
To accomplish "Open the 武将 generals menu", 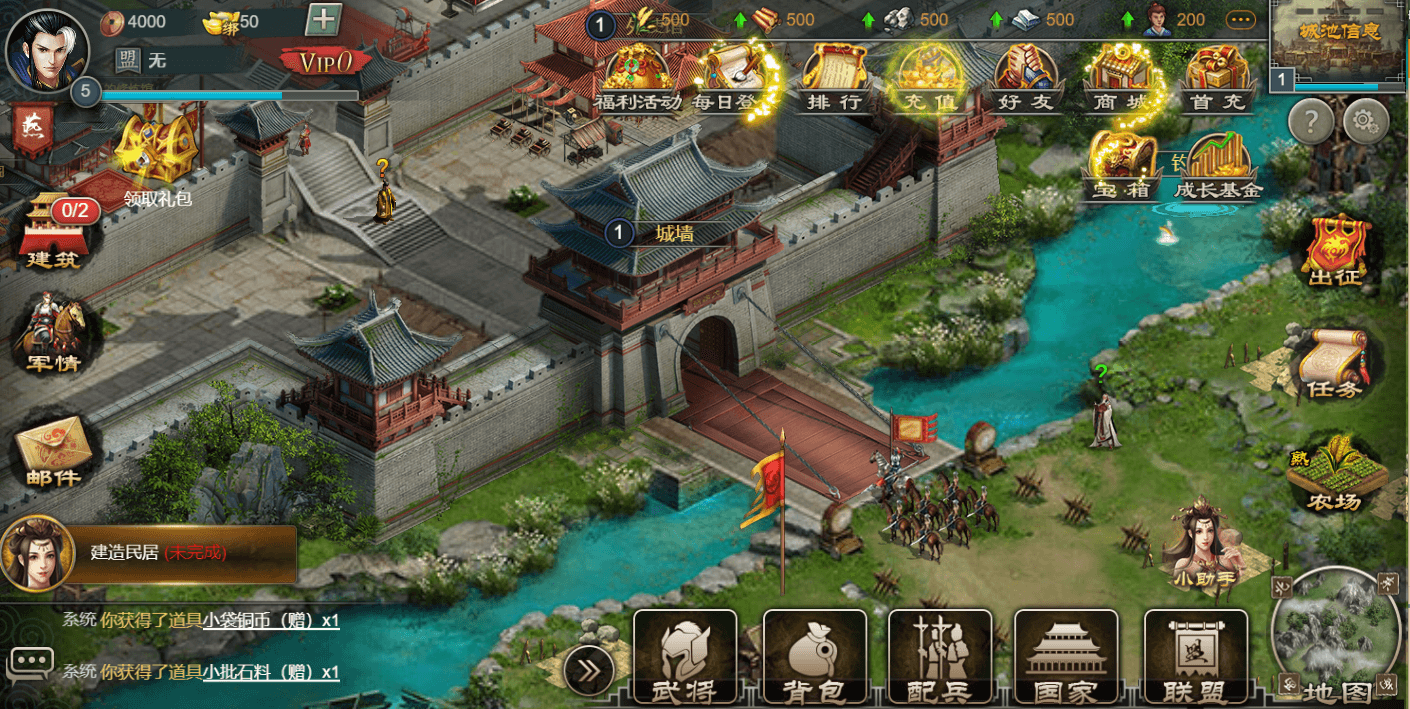I will (685, 655).
